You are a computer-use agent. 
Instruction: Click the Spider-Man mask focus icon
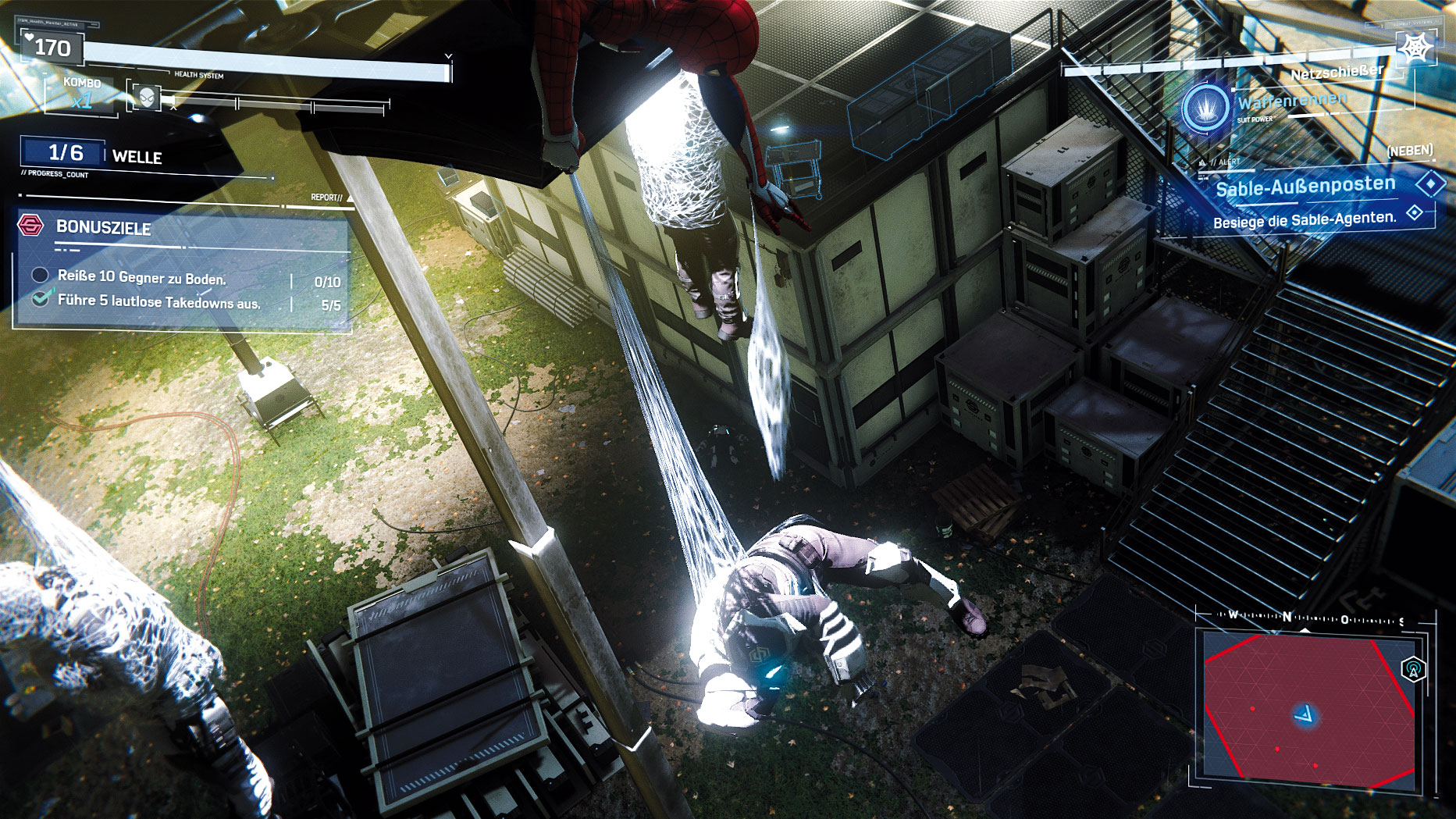(147, 98)
